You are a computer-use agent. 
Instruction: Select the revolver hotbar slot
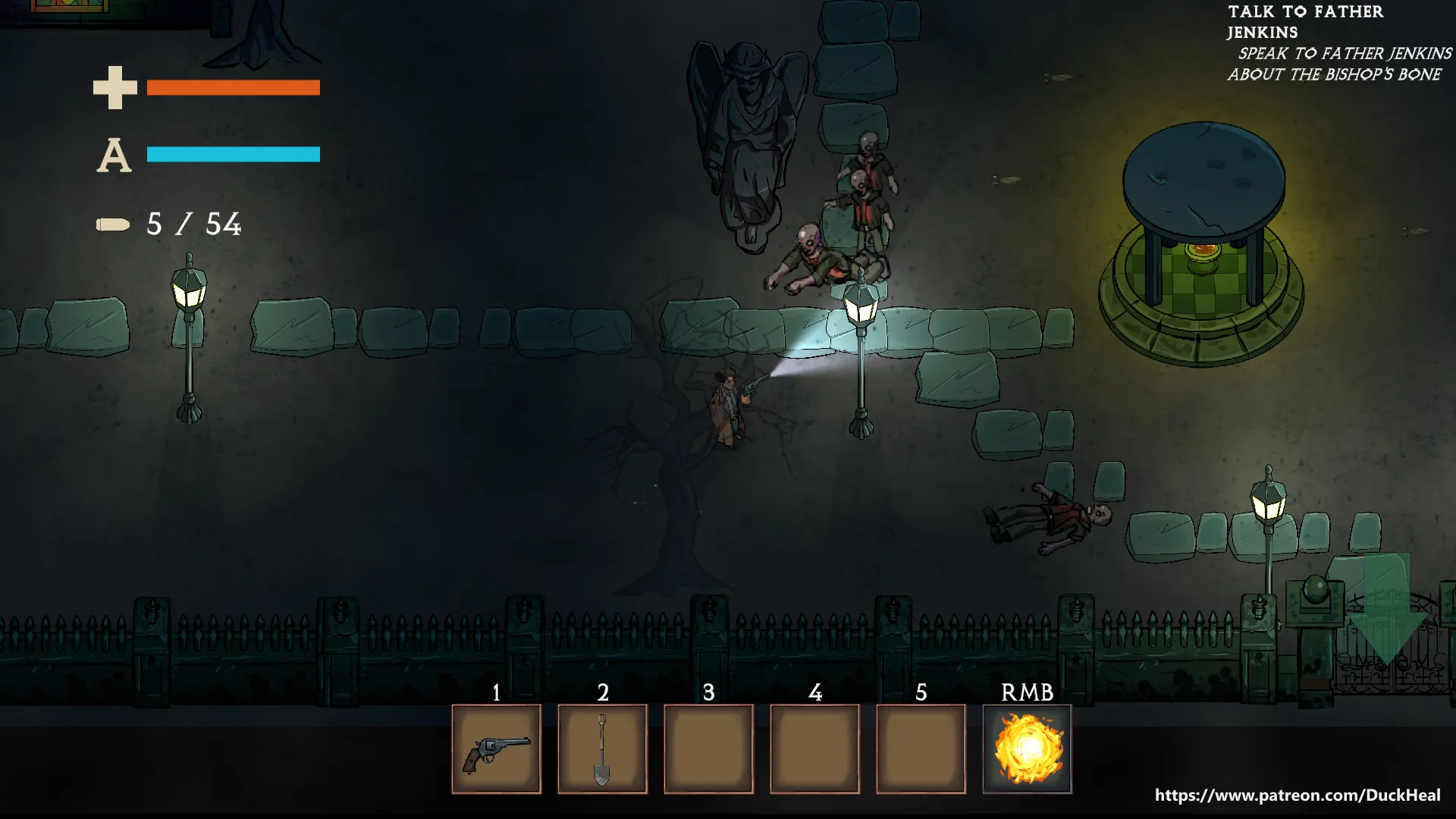pyautogui.click(x=496, y=749)
